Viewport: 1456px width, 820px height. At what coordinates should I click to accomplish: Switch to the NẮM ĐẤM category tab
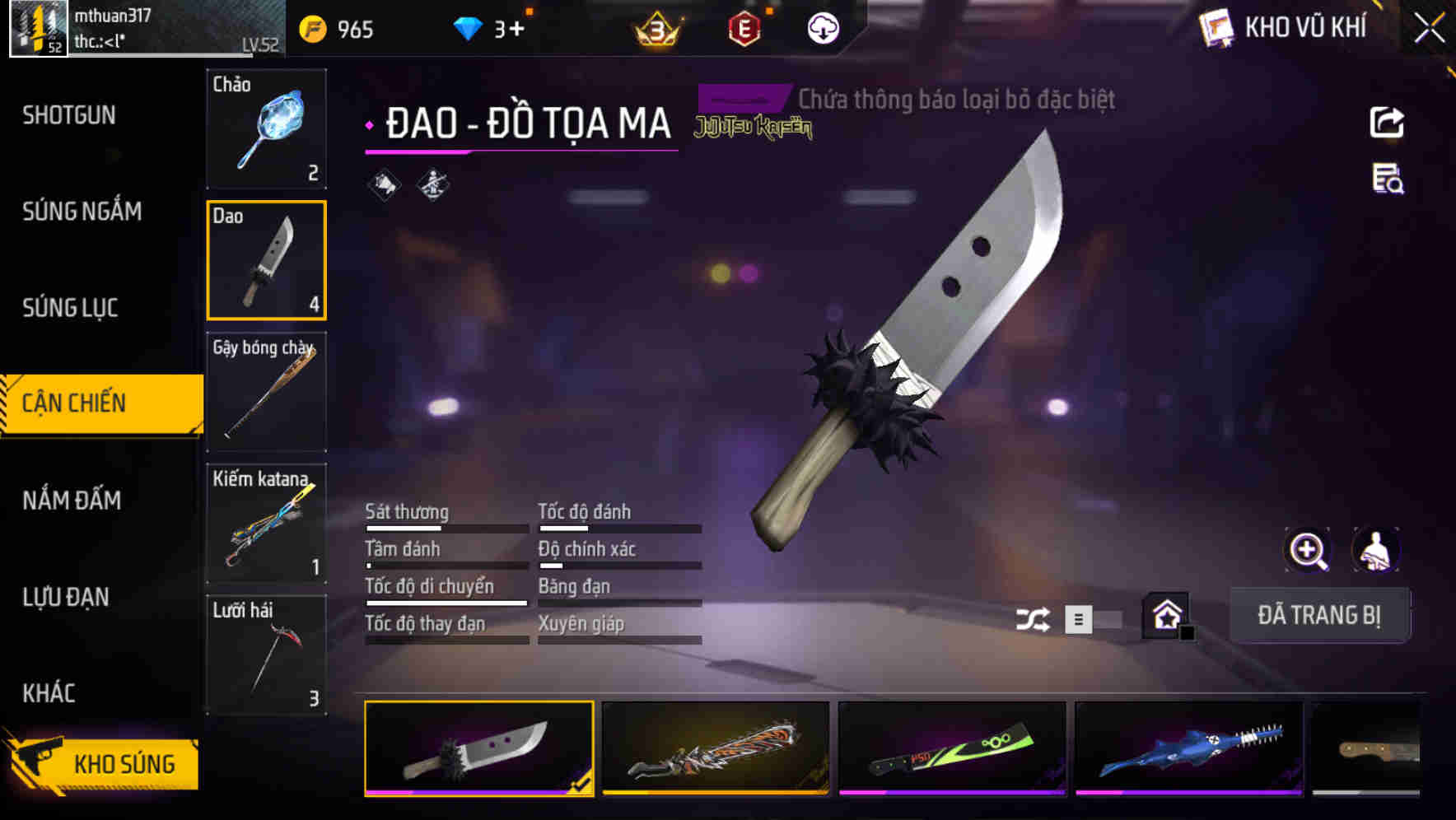pyautogui.click(x=74, y=500)
